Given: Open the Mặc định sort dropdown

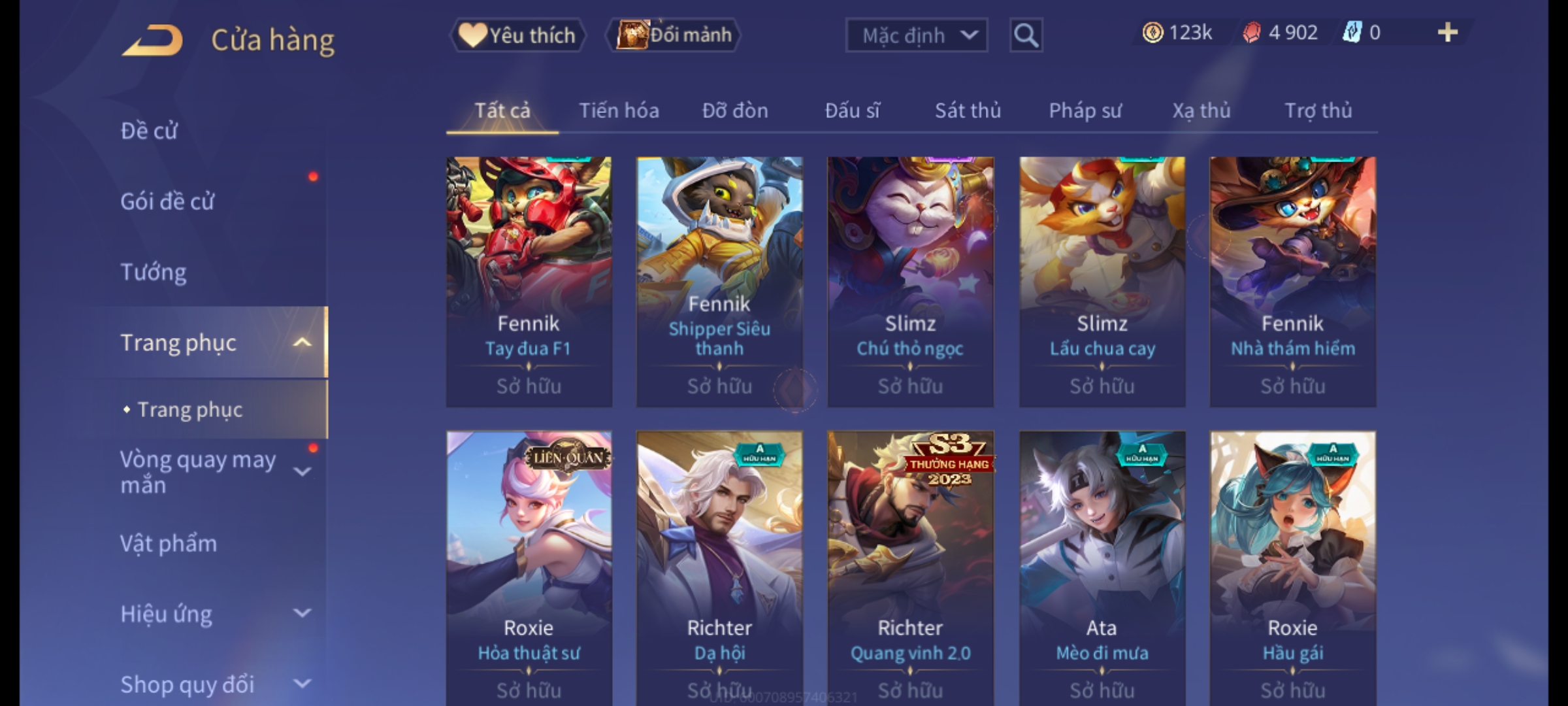Looking at the screenshot, I should 915,35.
